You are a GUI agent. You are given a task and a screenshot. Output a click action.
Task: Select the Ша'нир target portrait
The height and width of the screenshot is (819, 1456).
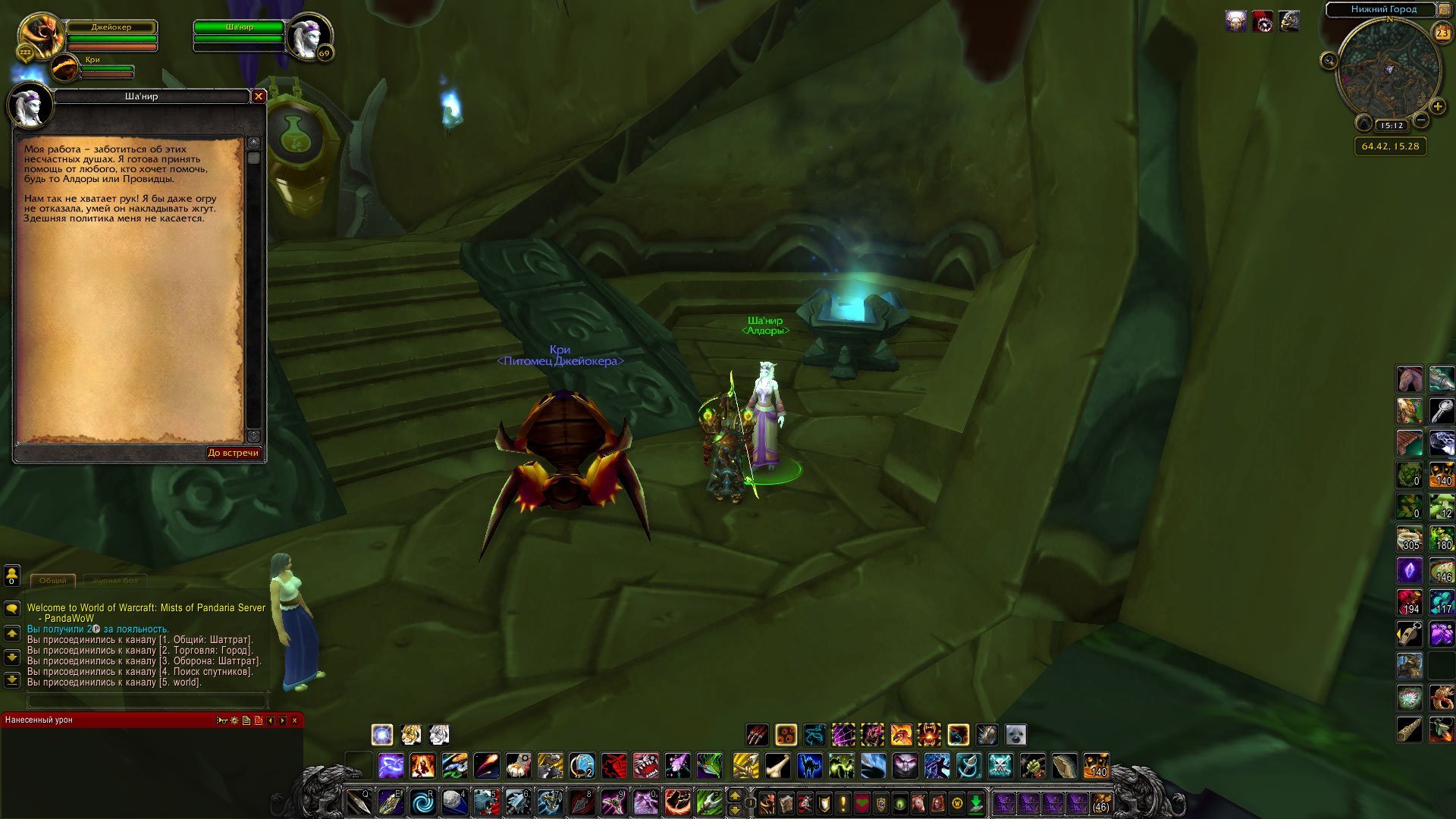tap(309, 36)
